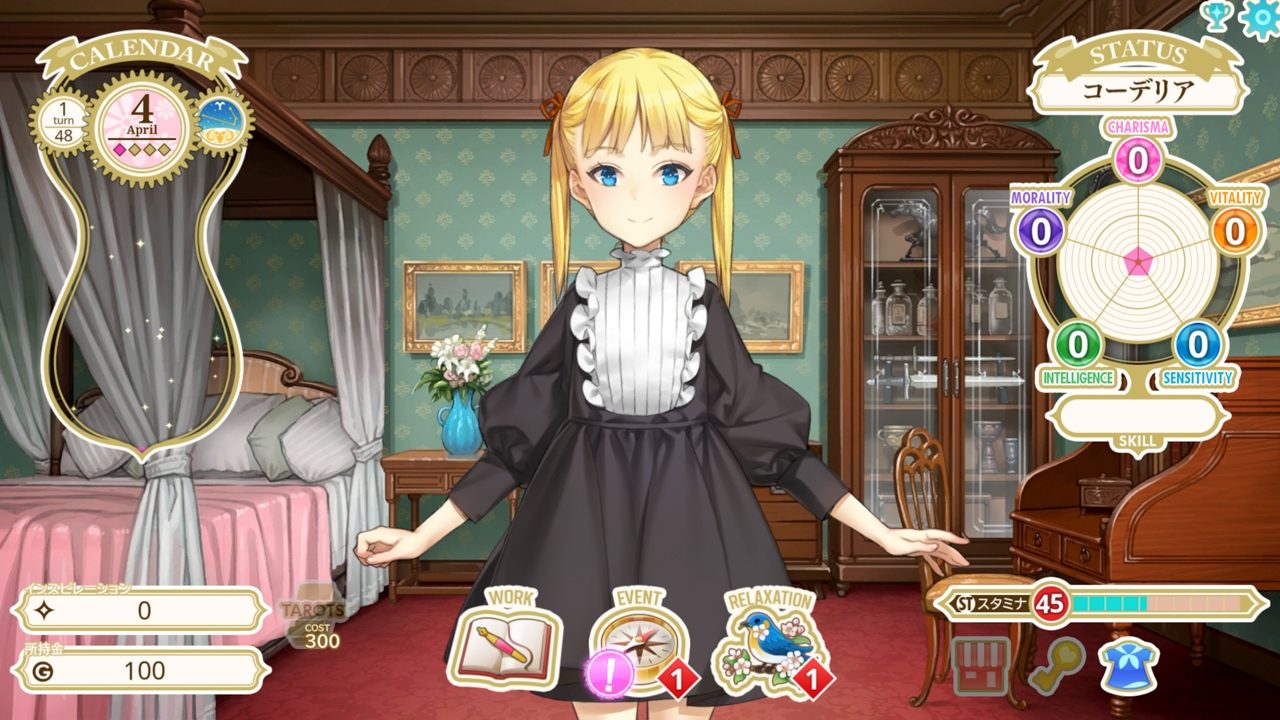Open the WORK book menu
Image resolution: width=1280 pixels, height=720 pixels.
click(x=505, y=644)
